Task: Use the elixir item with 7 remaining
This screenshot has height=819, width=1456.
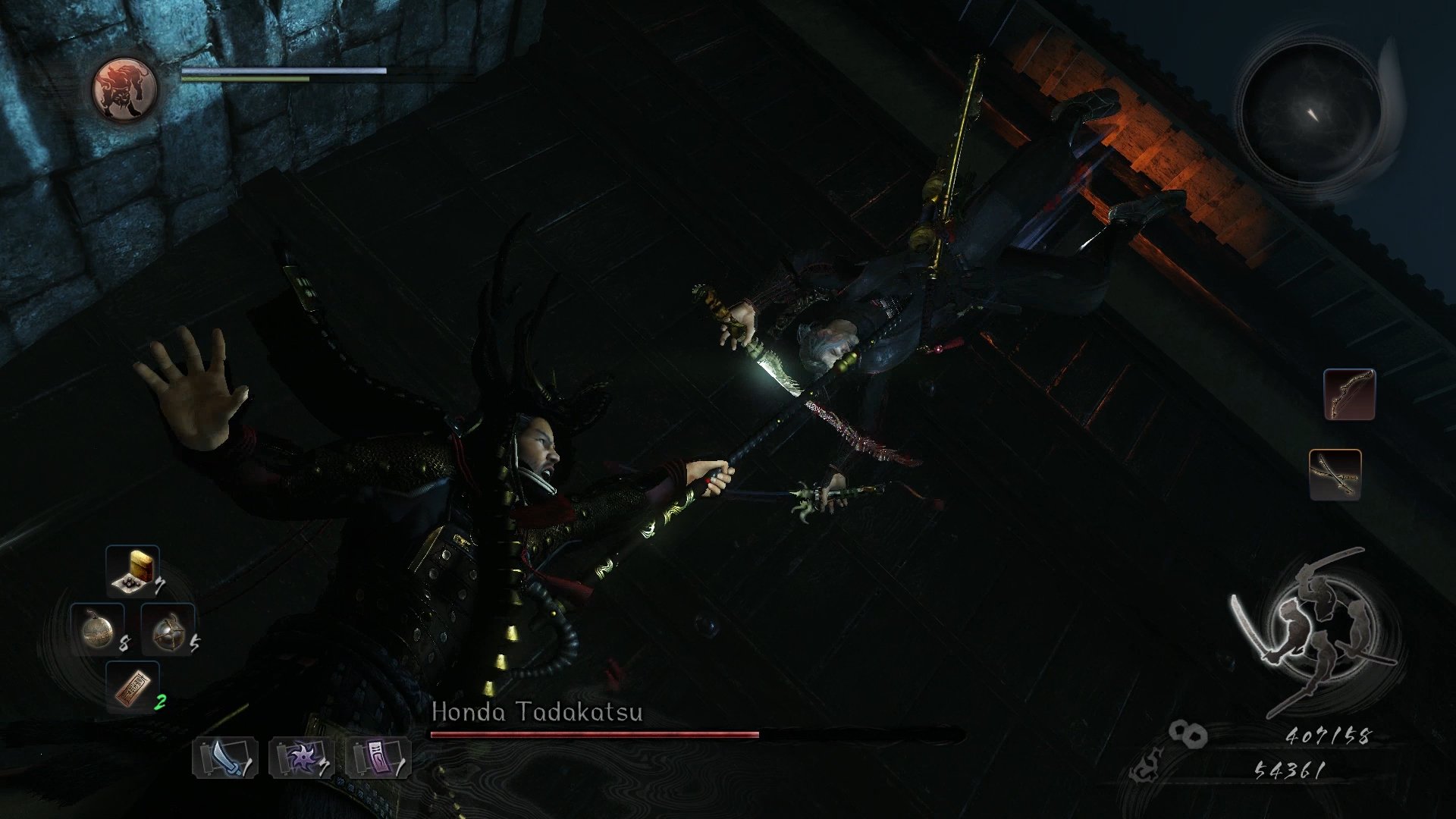Action: (x=133, y=571)
